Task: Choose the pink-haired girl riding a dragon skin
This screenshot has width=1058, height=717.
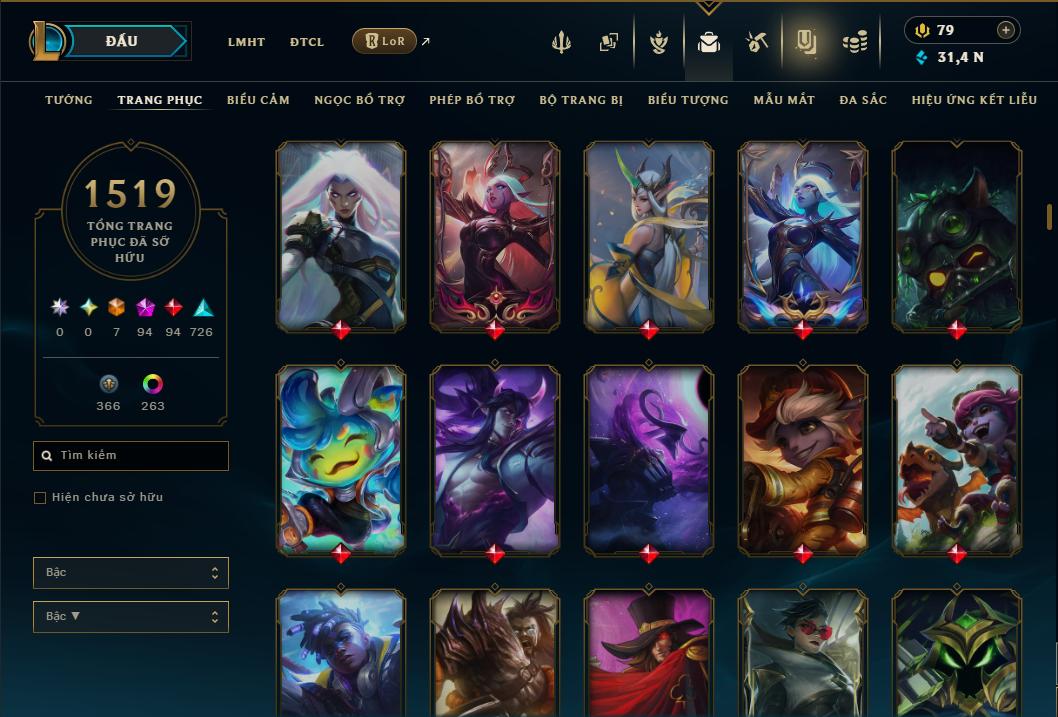Action: pyautogui.click(x=957, y=459)
